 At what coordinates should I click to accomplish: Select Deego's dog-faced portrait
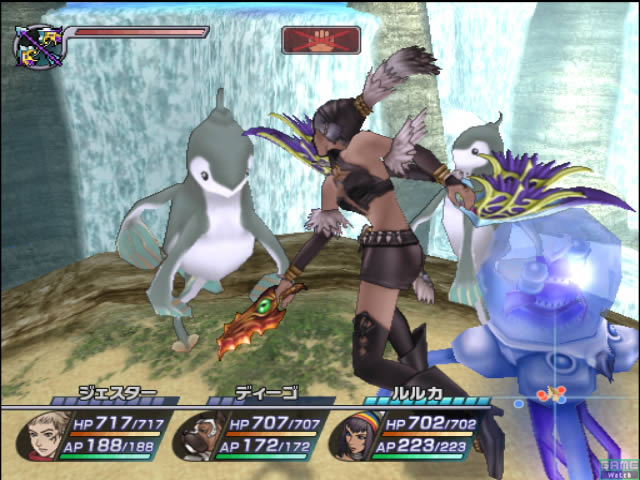(x=200, y=433)
